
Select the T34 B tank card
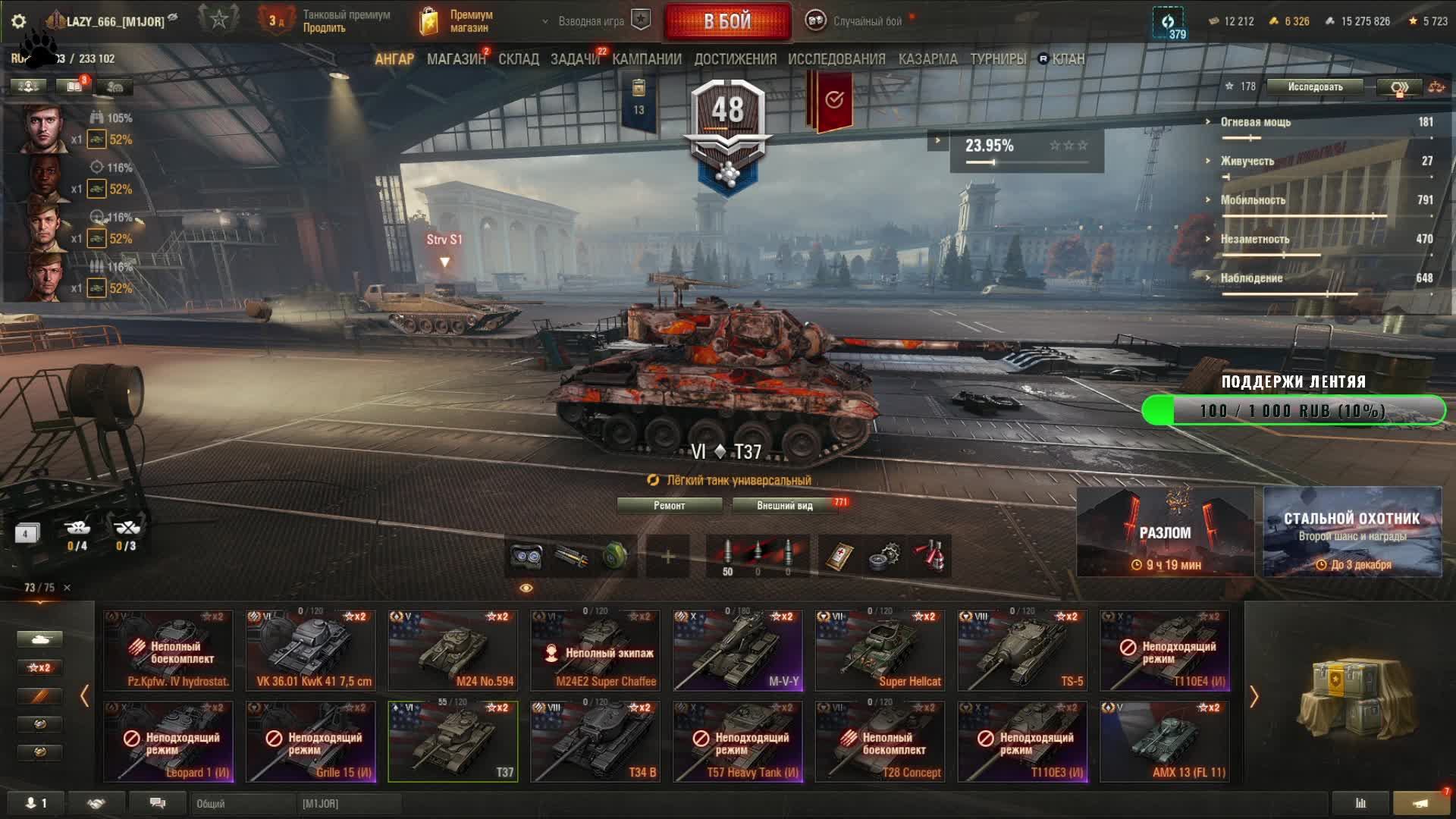click(595, 742)
